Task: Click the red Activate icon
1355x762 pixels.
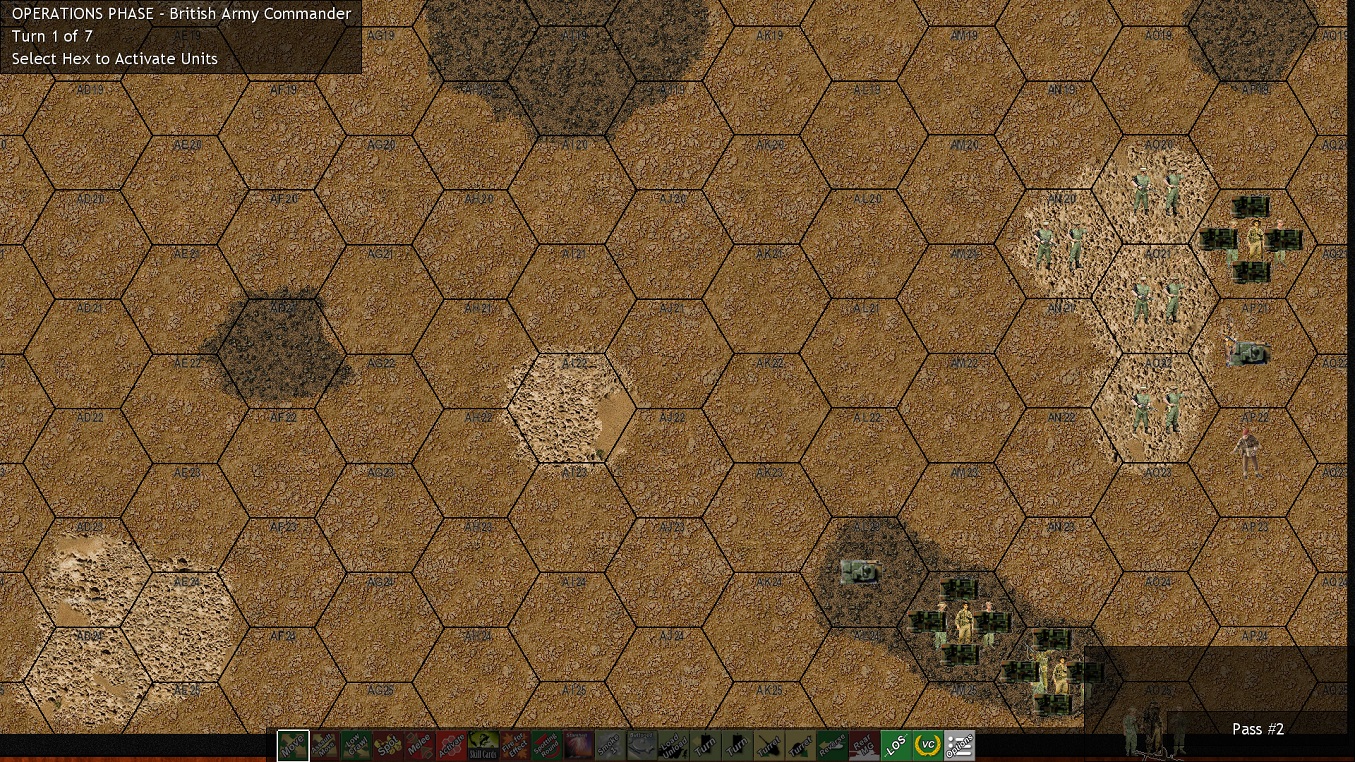Action: click(x=453, y=745)
